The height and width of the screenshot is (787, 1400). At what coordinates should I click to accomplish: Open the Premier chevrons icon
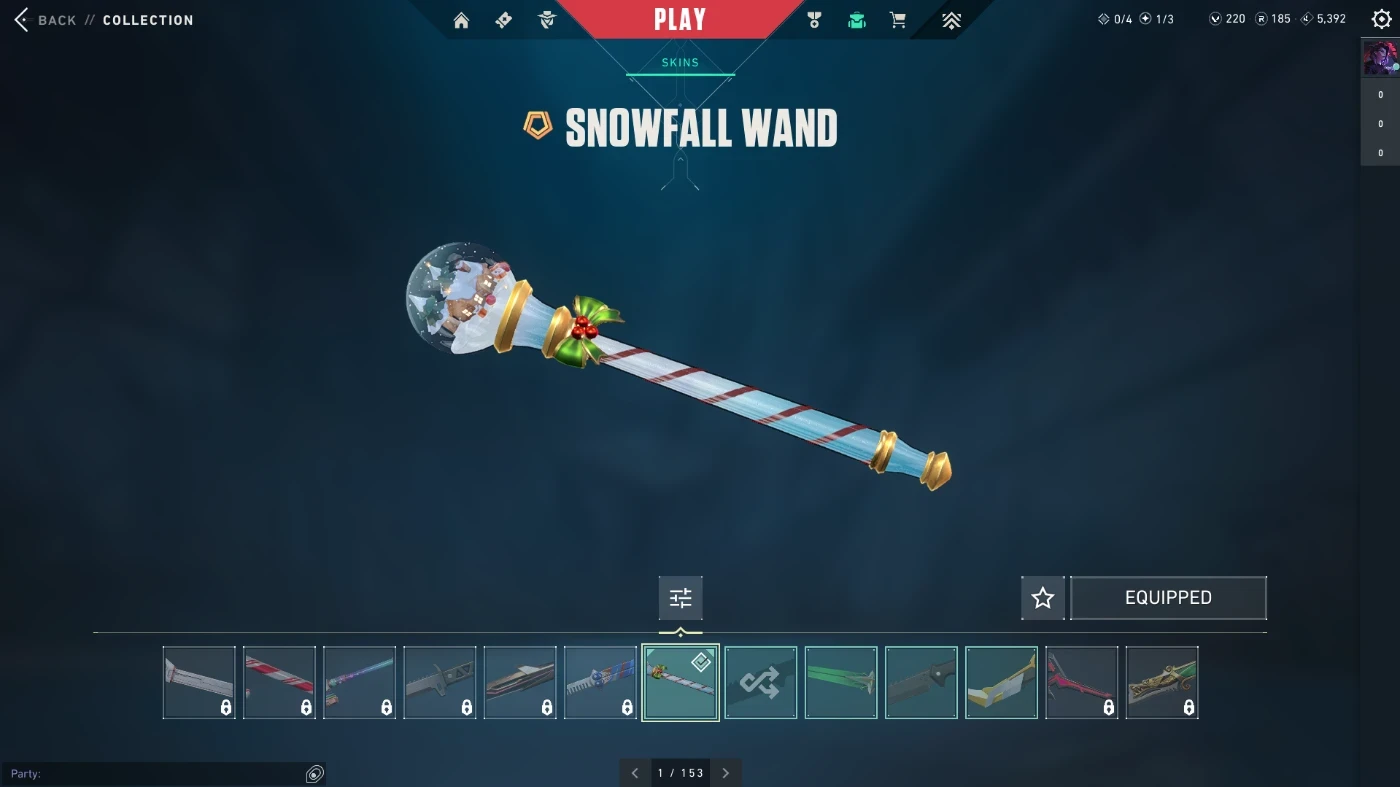click(951, 20)
